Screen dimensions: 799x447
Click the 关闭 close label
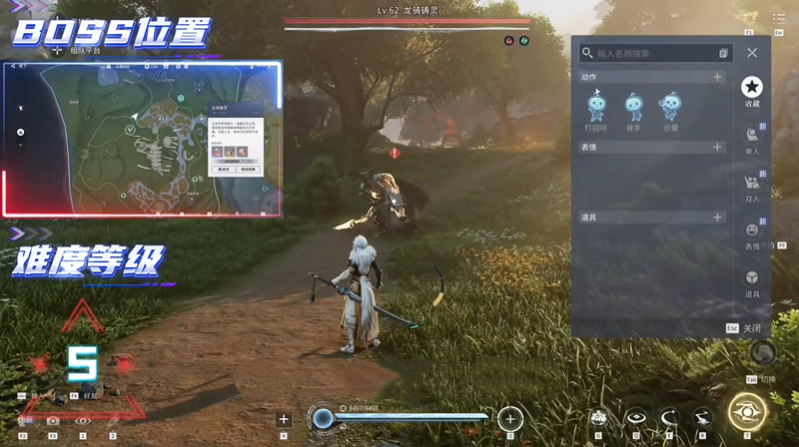pos(751,328)
